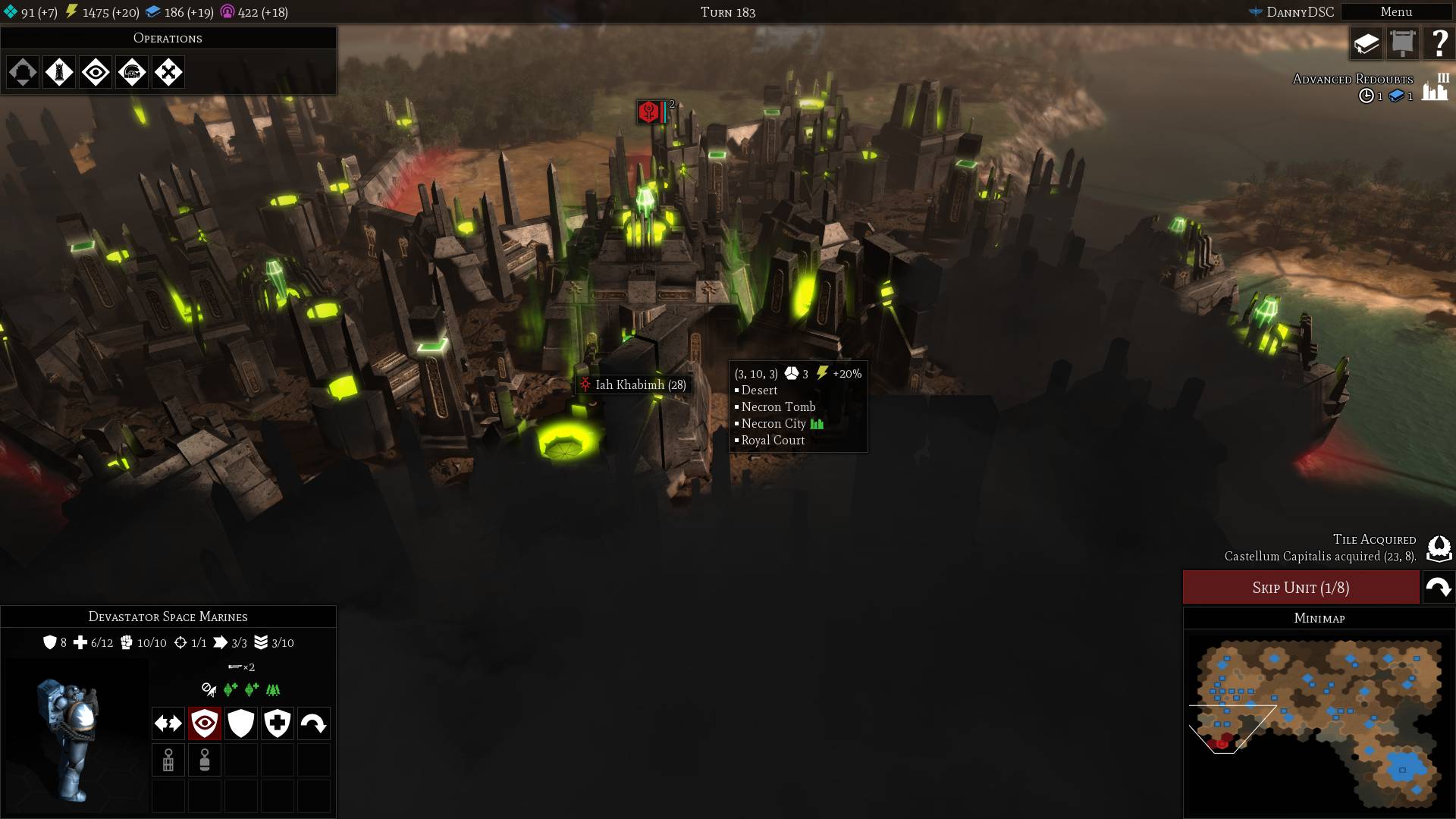The width and height of the screenshot is (1456, 819).
Task: Click the curved arrow button beside Skip Unit
Action: [x=1439, y=588]
